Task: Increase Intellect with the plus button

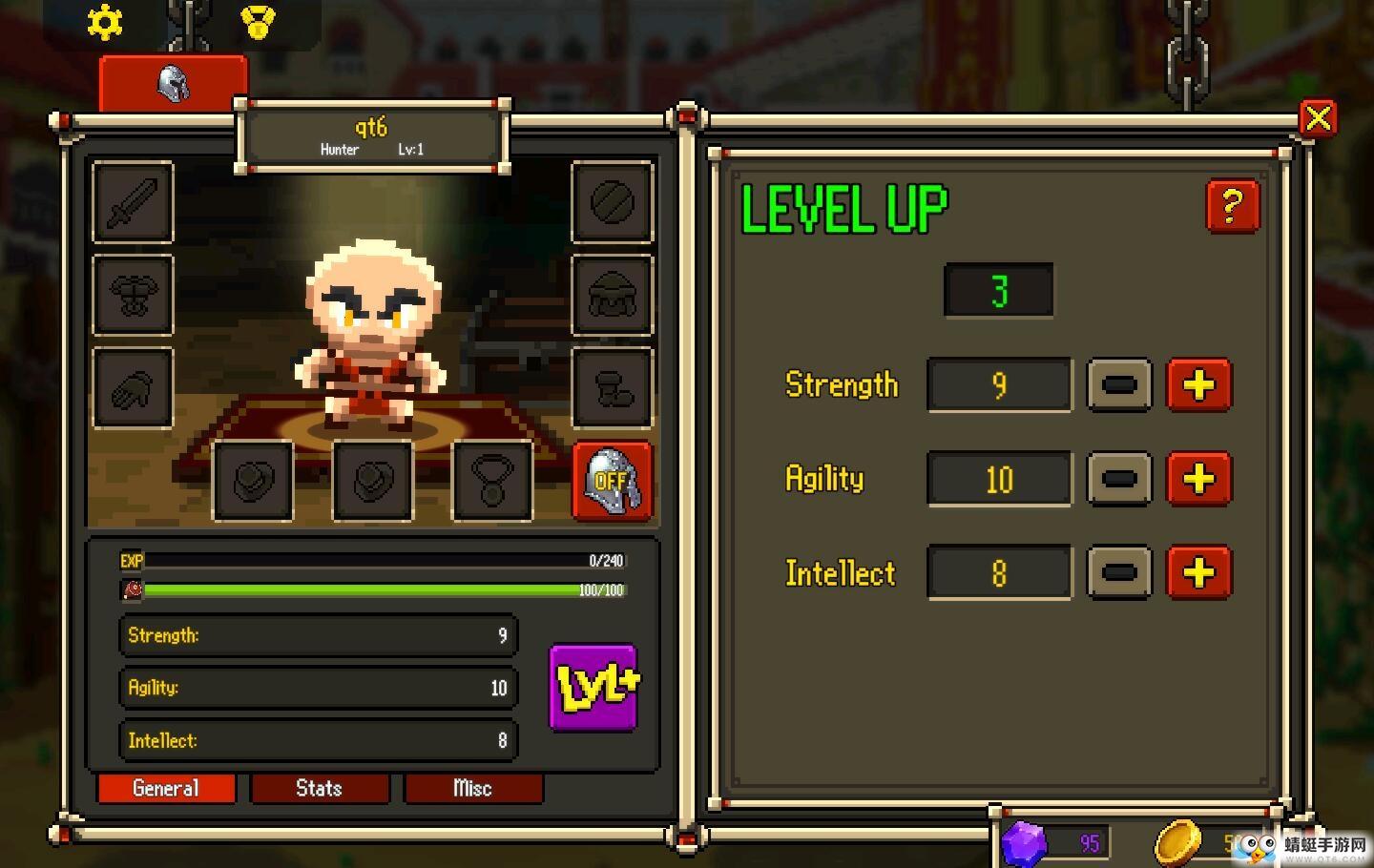Action: pyautogui.click(x=1199, y=572)
